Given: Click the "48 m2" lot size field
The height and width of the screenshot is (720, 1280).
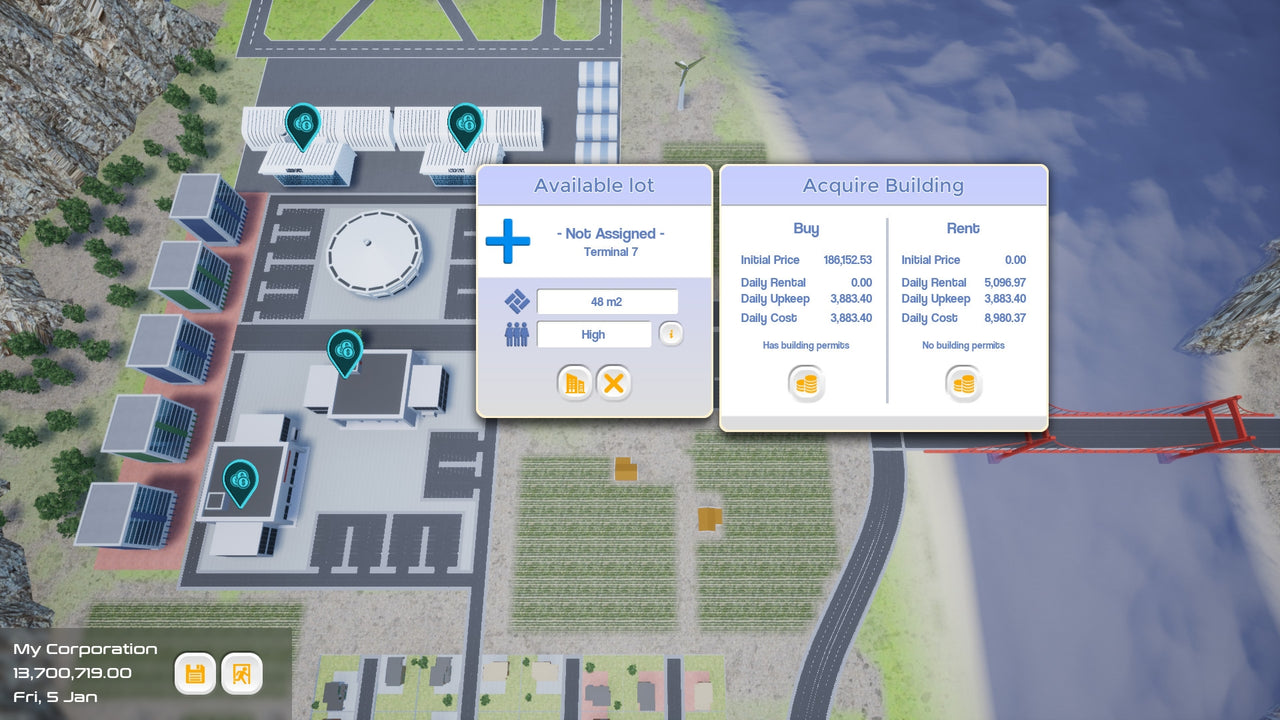Looking at the screenshot, I should pos(606,300).
